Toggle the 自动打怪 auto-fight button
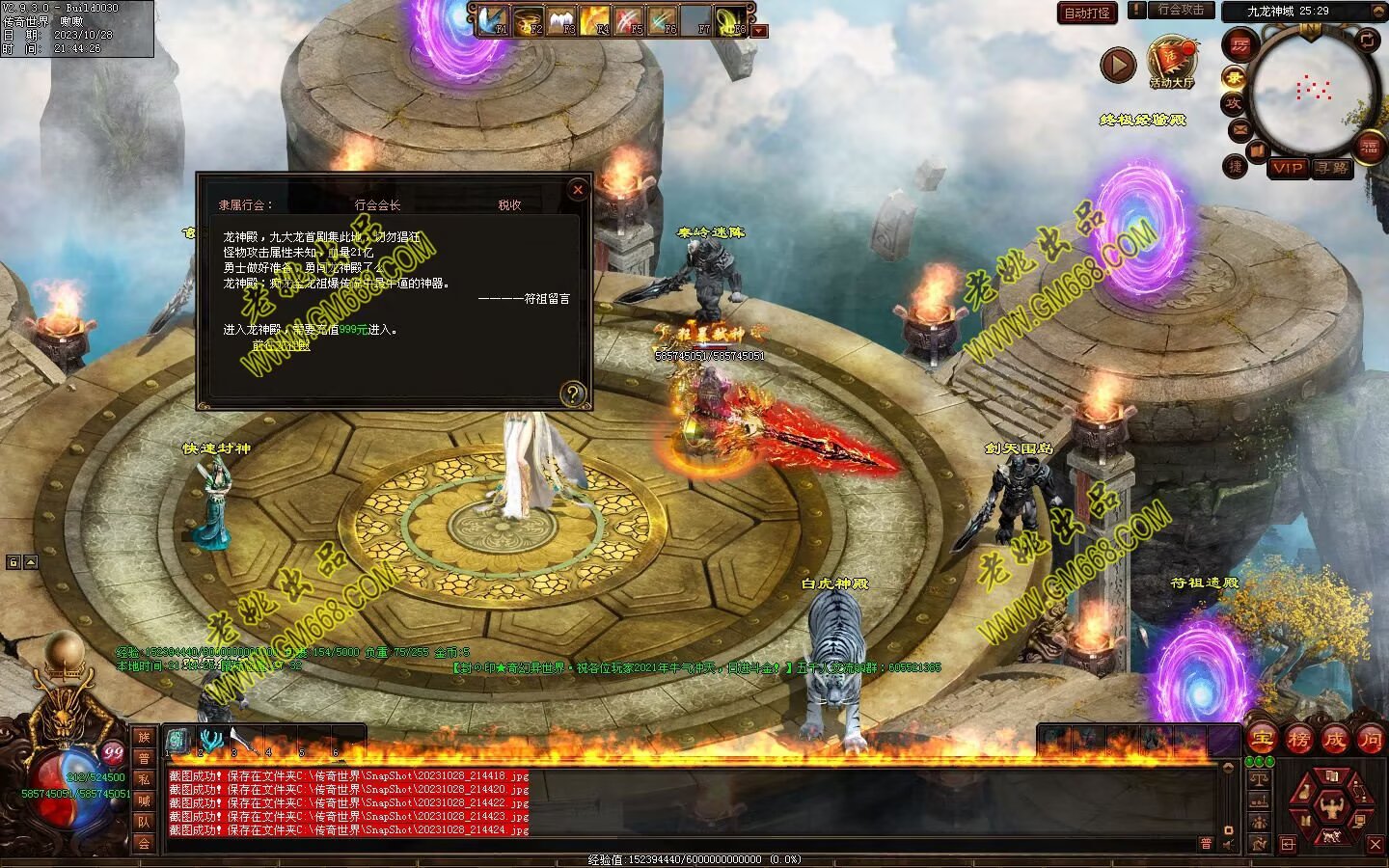 pos(1087,13)
